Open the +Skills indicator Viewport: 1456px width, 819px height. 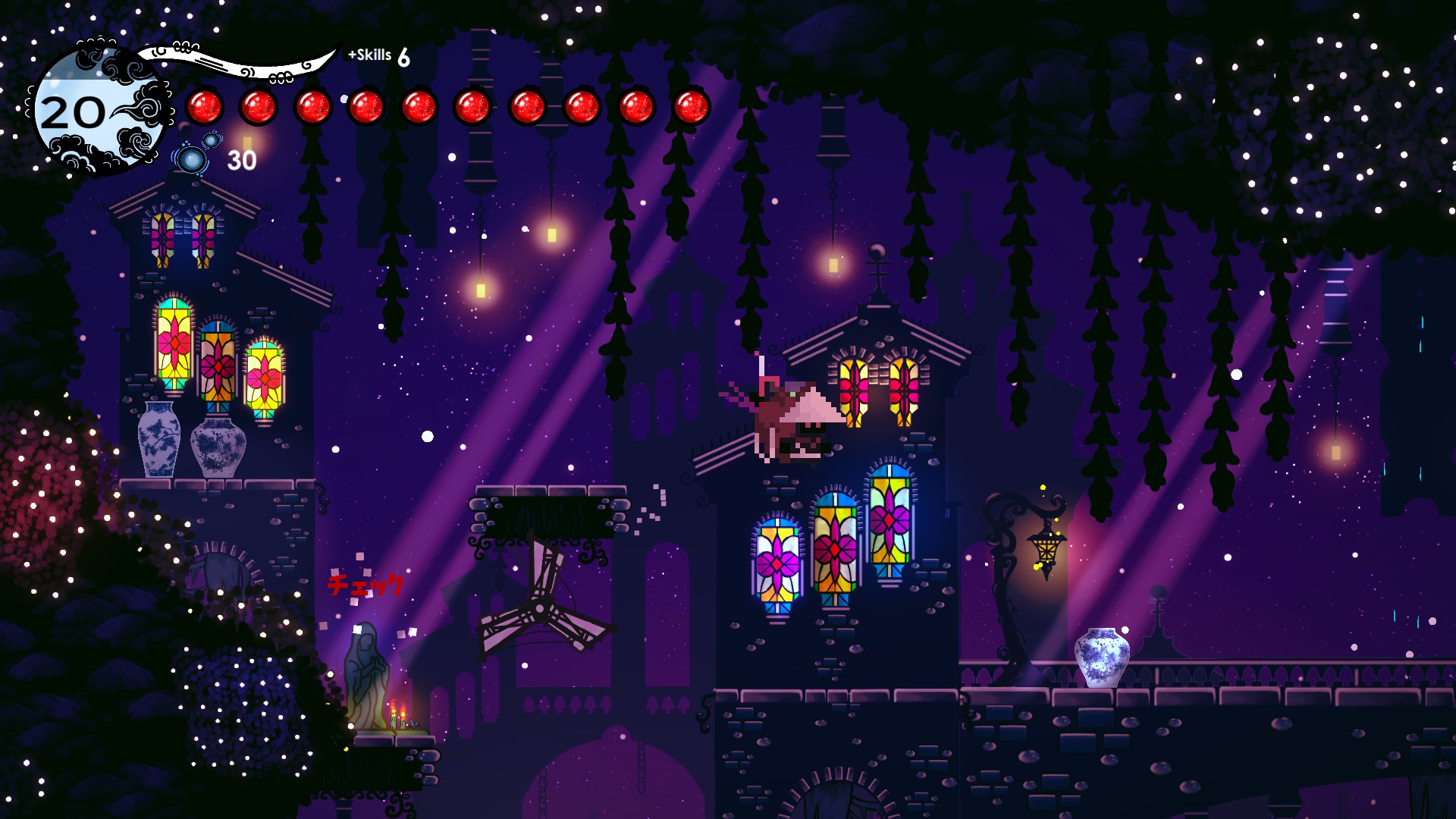(369, 55)
